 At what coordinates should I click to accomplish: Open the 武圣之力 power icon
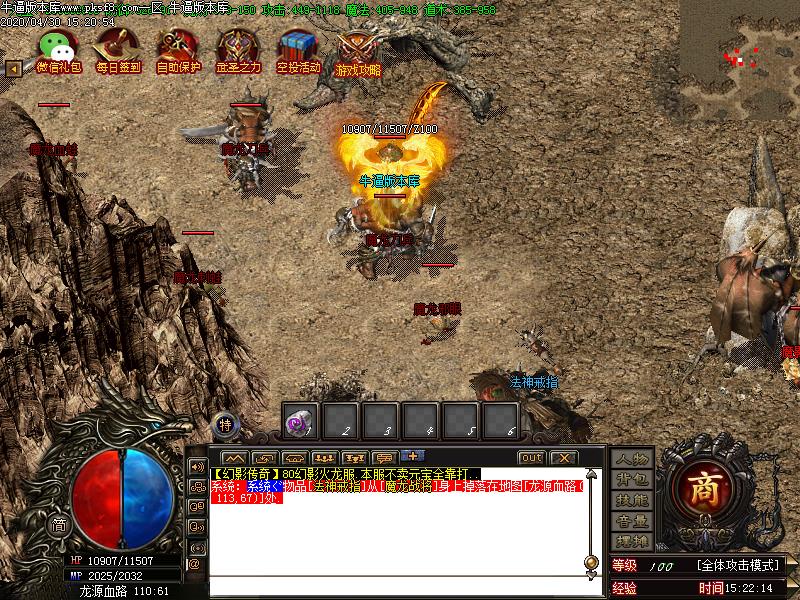(x=238, y=47)
